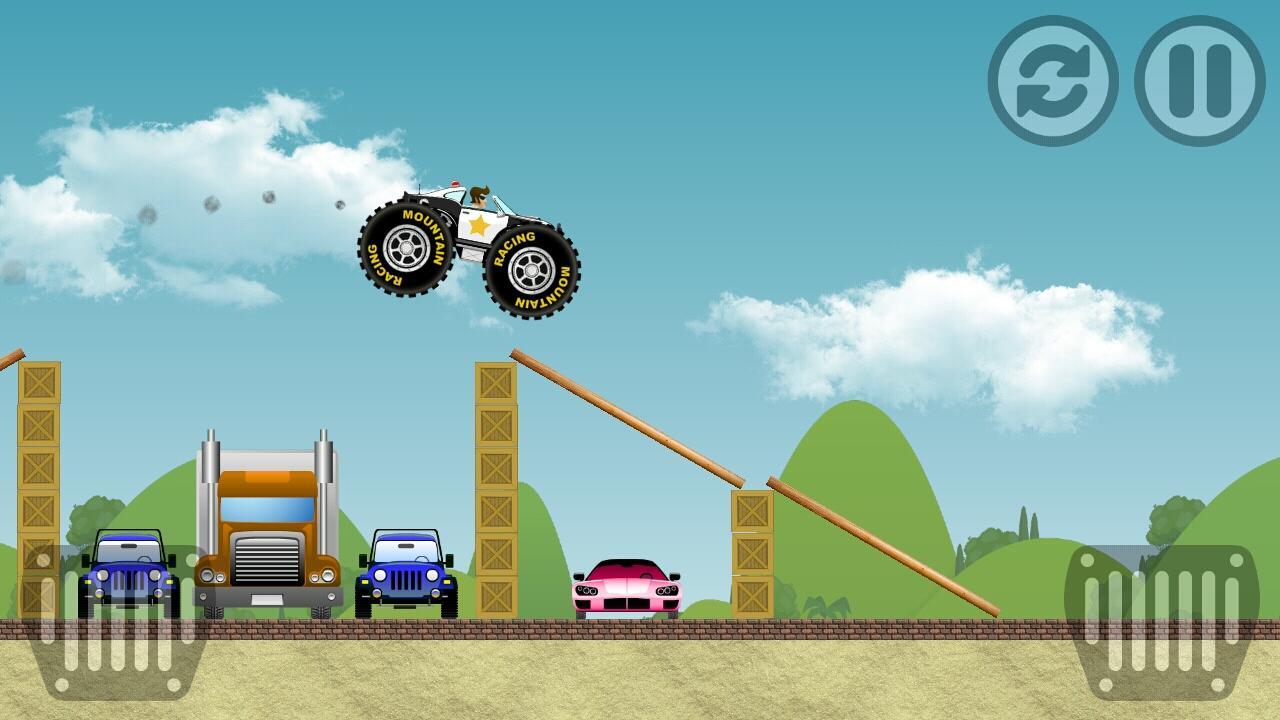The height and width of the screenshot is (720, 1280).
Task: Click the second fallen plank near the ground
Action: pos(880,545)
